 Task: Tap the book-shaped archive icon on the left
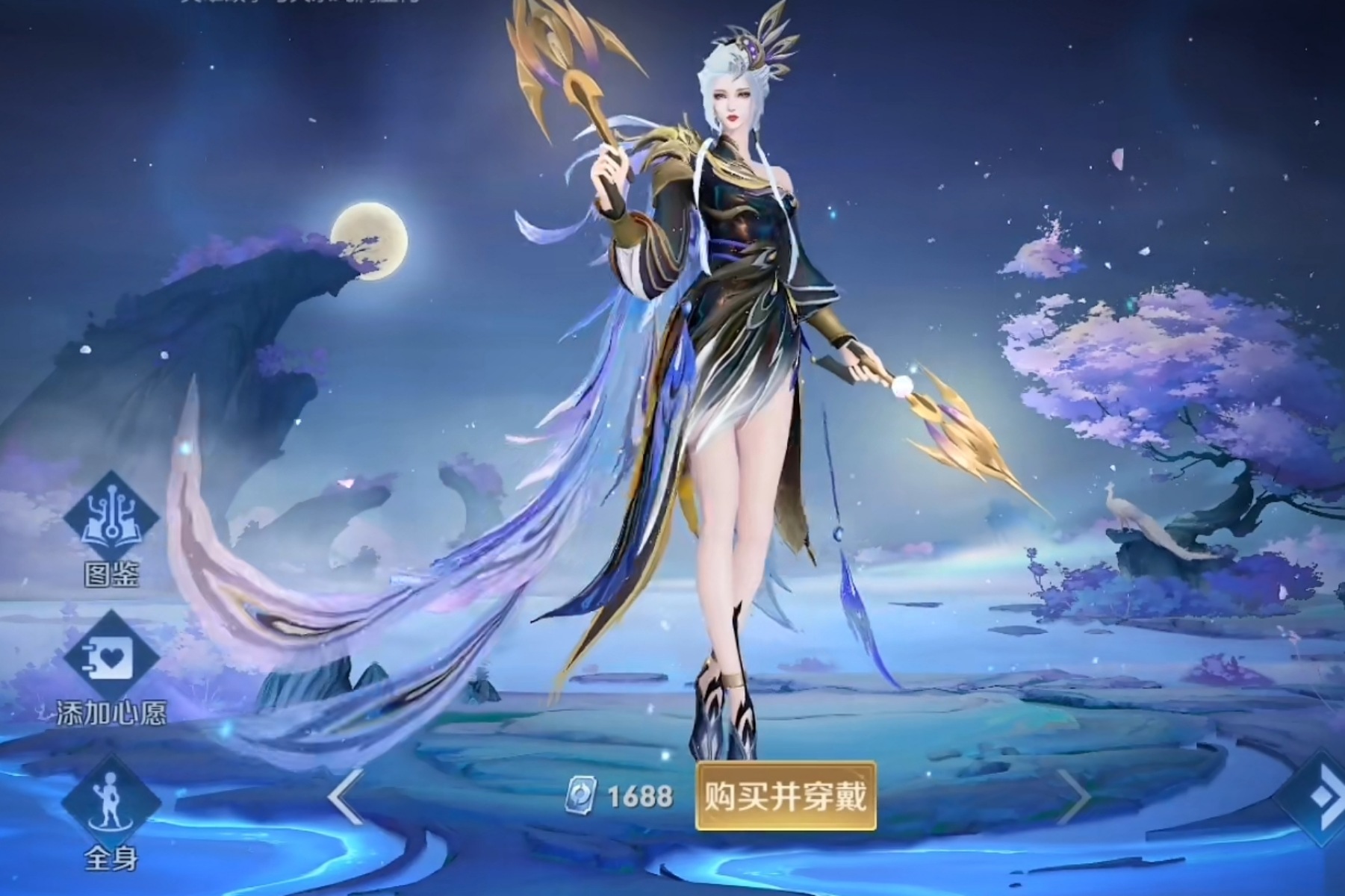112,514
